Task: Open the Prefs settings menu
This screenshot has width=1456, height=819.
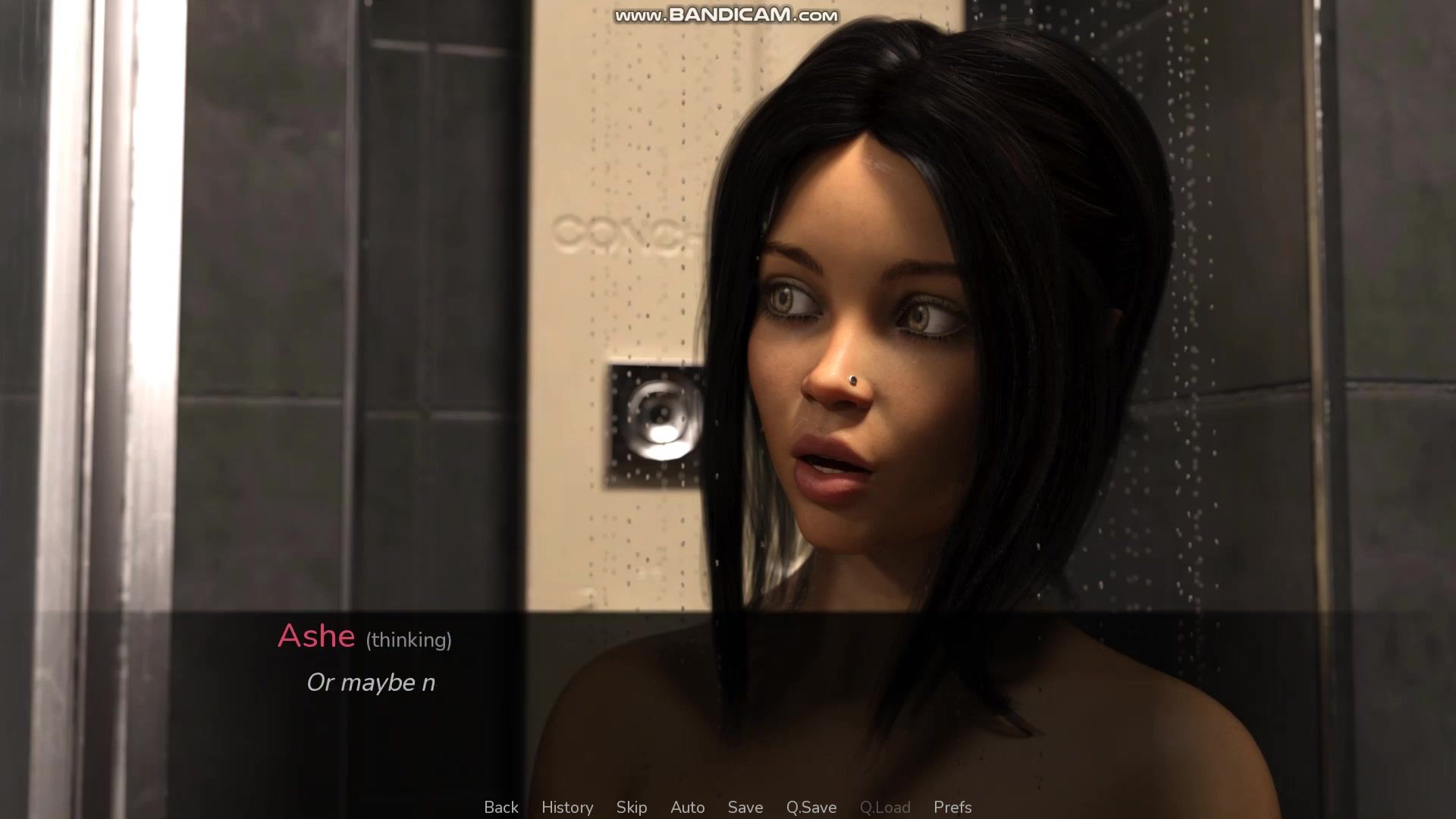Action: 952,808
